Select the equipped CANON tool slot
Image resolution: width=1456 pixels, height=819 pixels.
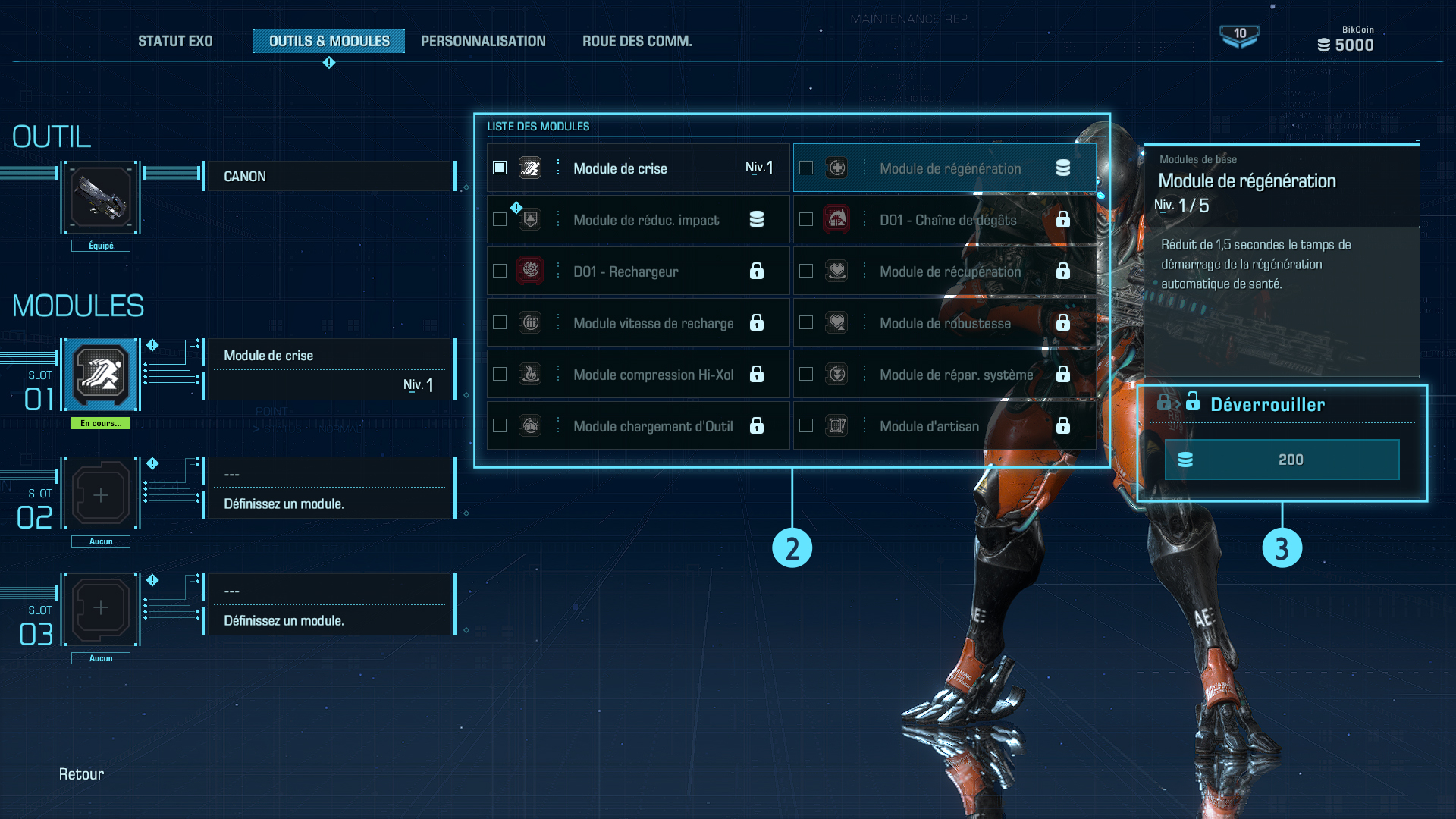point(101,197)
